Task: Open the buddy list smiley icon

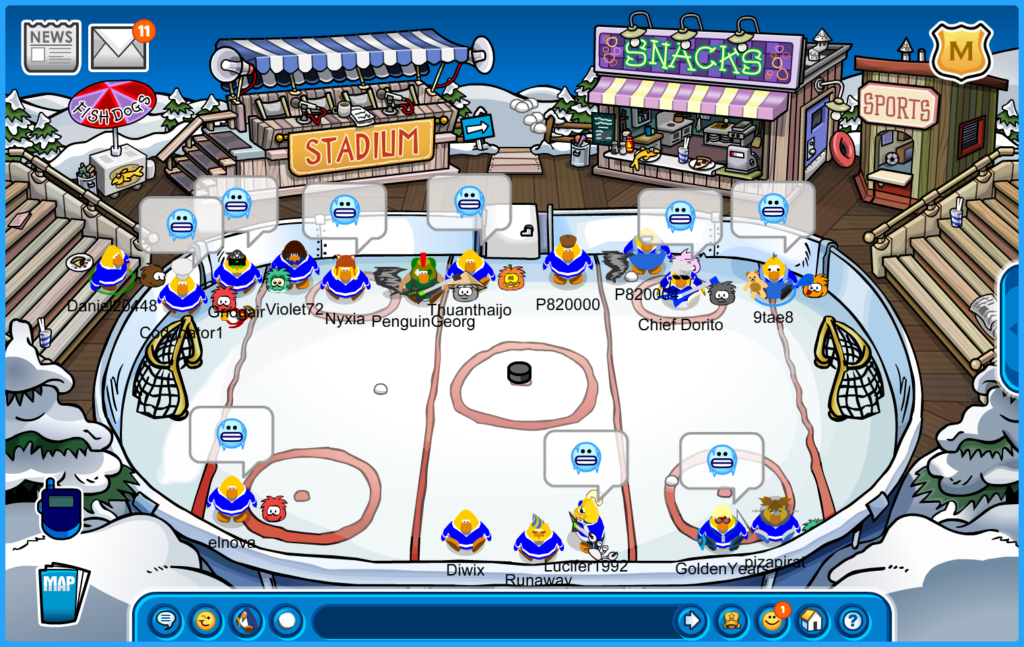Action: tap(771, 621)
